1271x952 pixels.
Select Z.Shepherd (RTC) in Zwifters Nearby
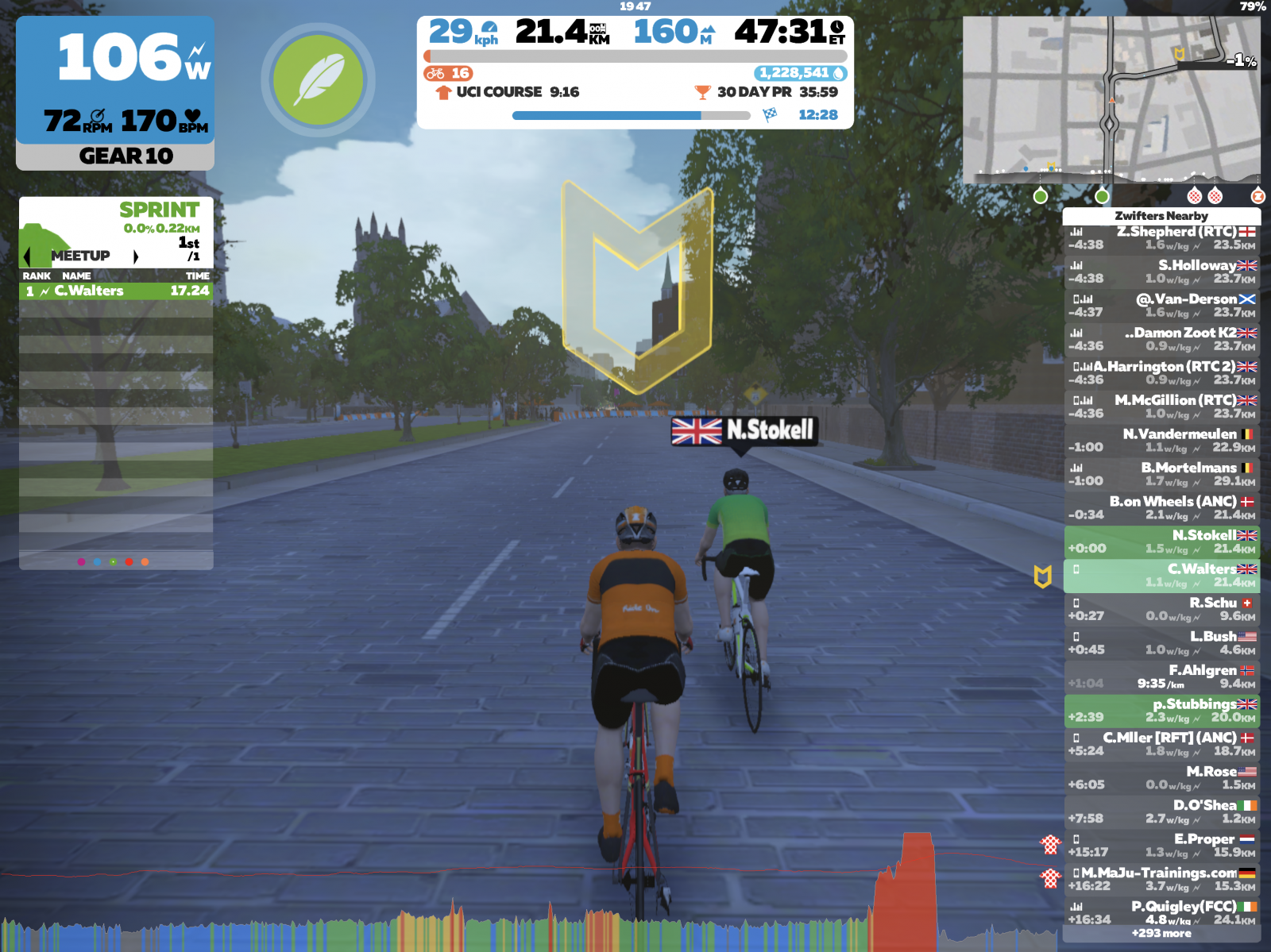[1161, 238]
